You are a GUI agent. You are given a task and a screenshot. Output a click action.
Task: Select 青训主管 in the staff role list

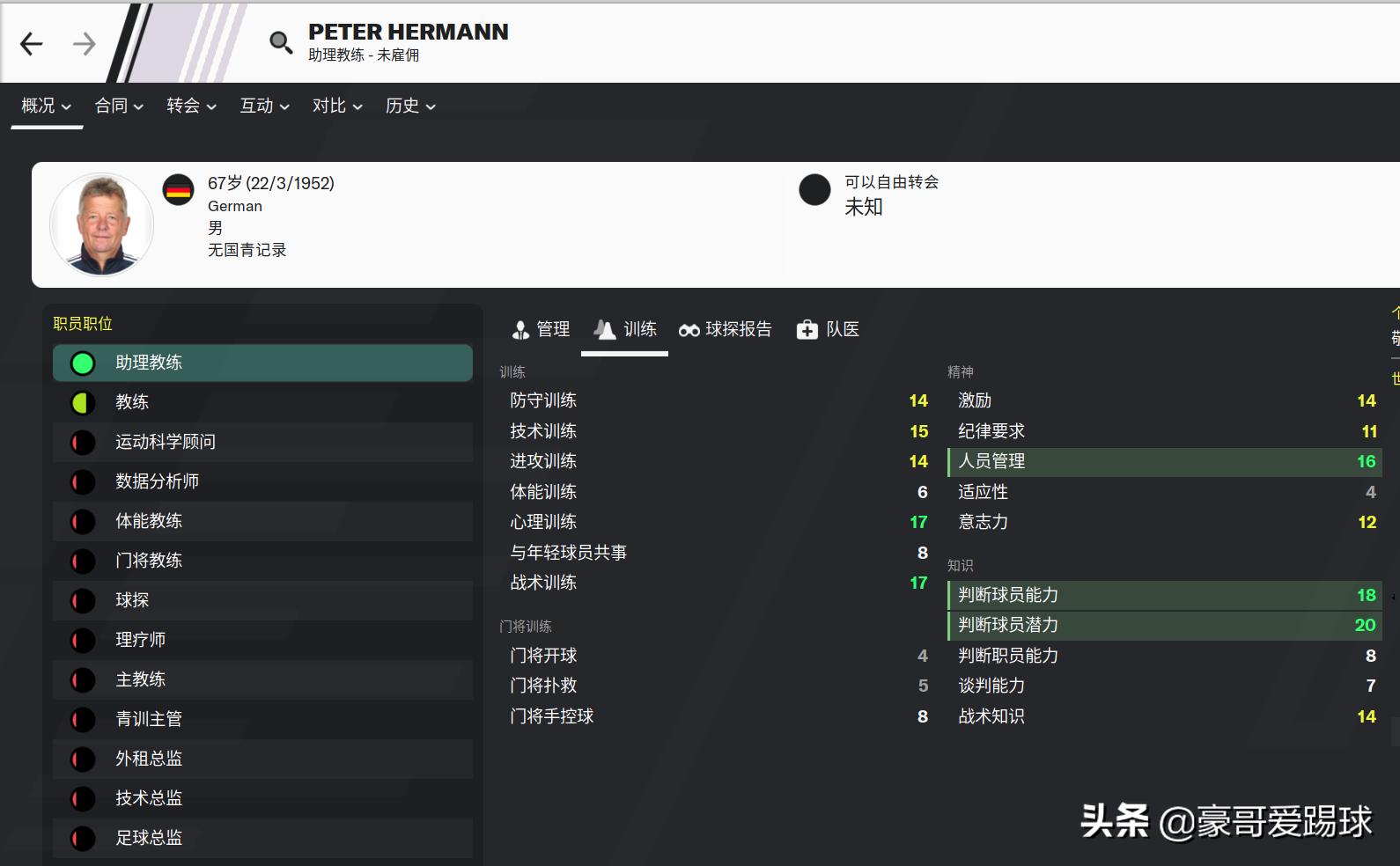tap(148, 719)
